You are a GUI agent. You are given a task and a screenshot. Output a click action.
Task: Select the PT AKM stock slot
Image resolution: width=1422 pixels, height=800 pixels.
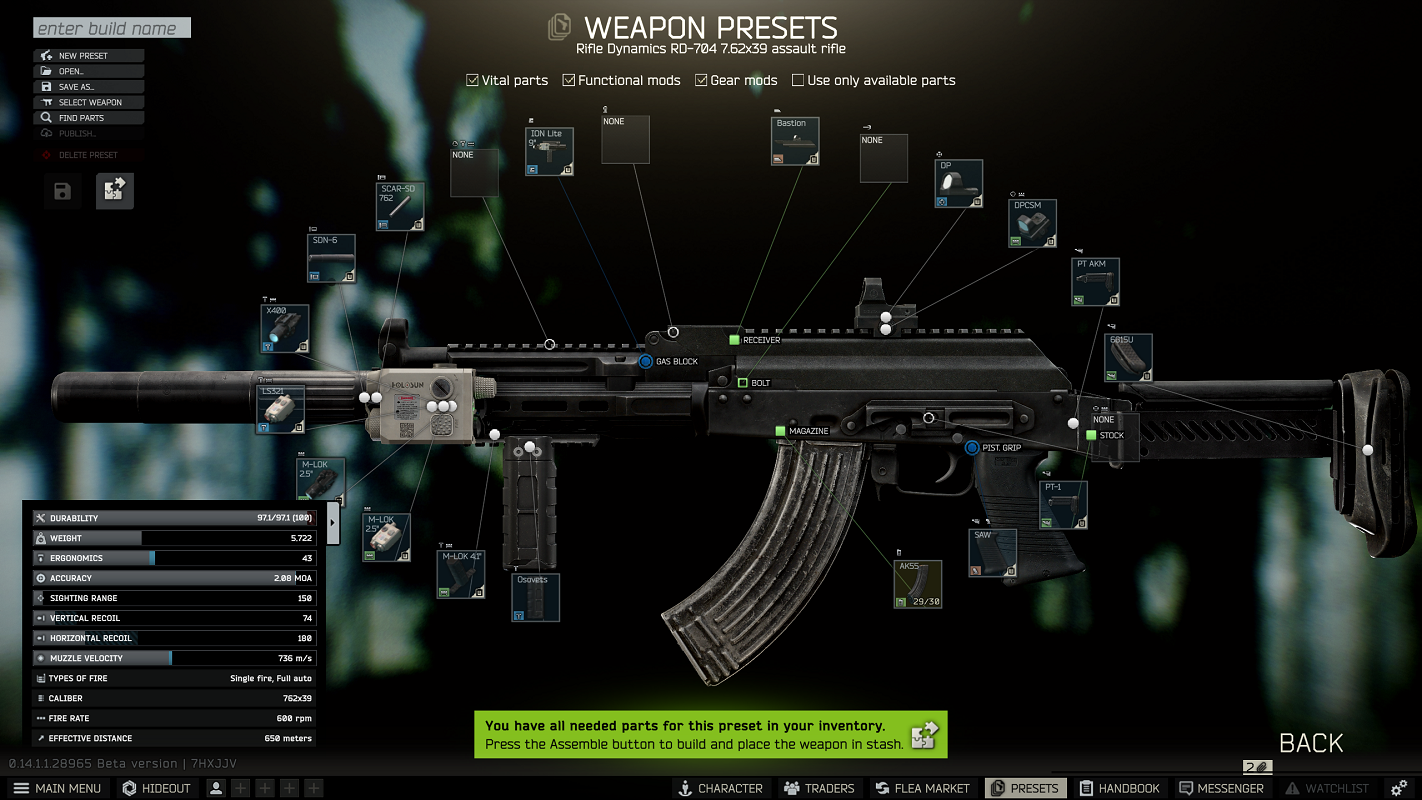[1095, 282]
